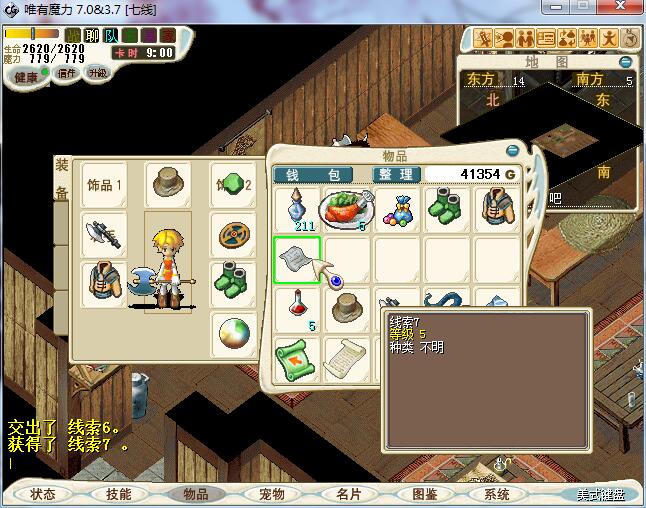646x508 pixels.
Task: Select the roast dish food item
Action: [x=347, y=209]
